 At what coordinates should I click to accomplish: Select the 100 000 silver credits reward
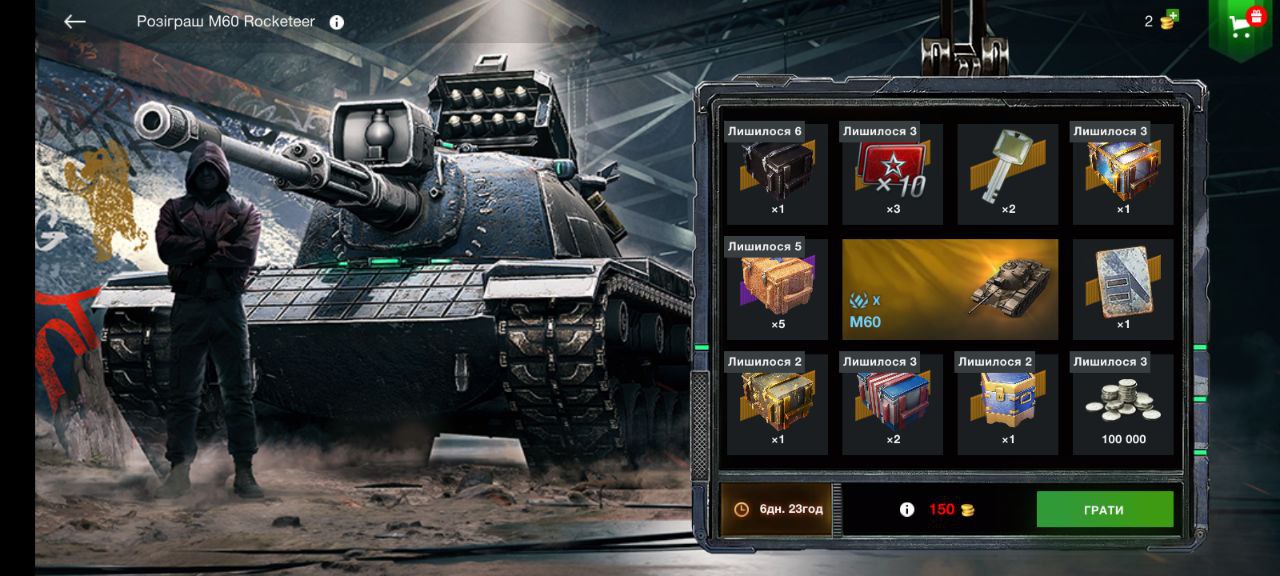(x=1123, y=404)
